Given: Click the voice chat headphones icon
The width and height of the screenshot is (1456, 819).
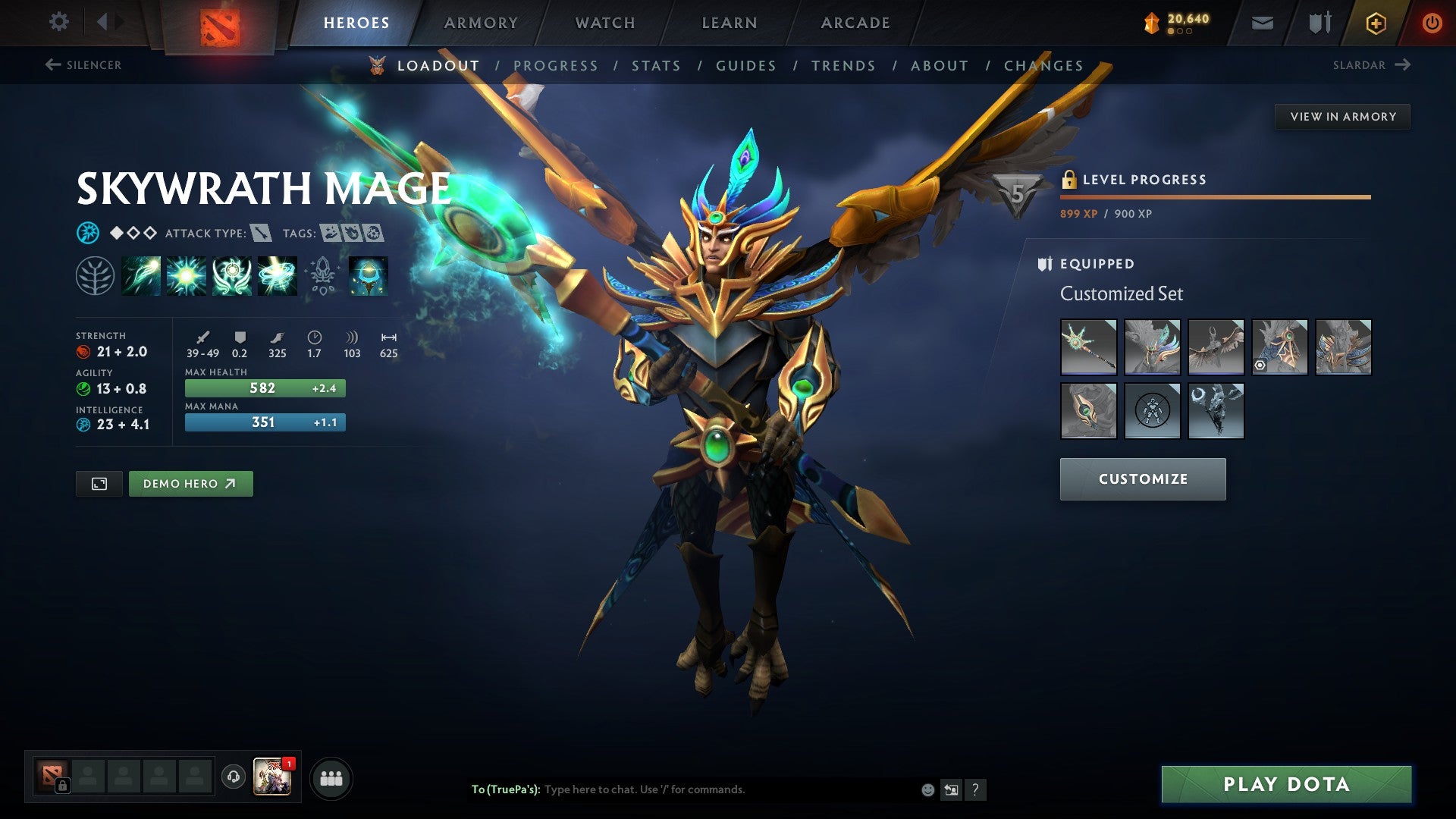Looking at the screenshot, I should pyautogui.click(x=232, y=777).
